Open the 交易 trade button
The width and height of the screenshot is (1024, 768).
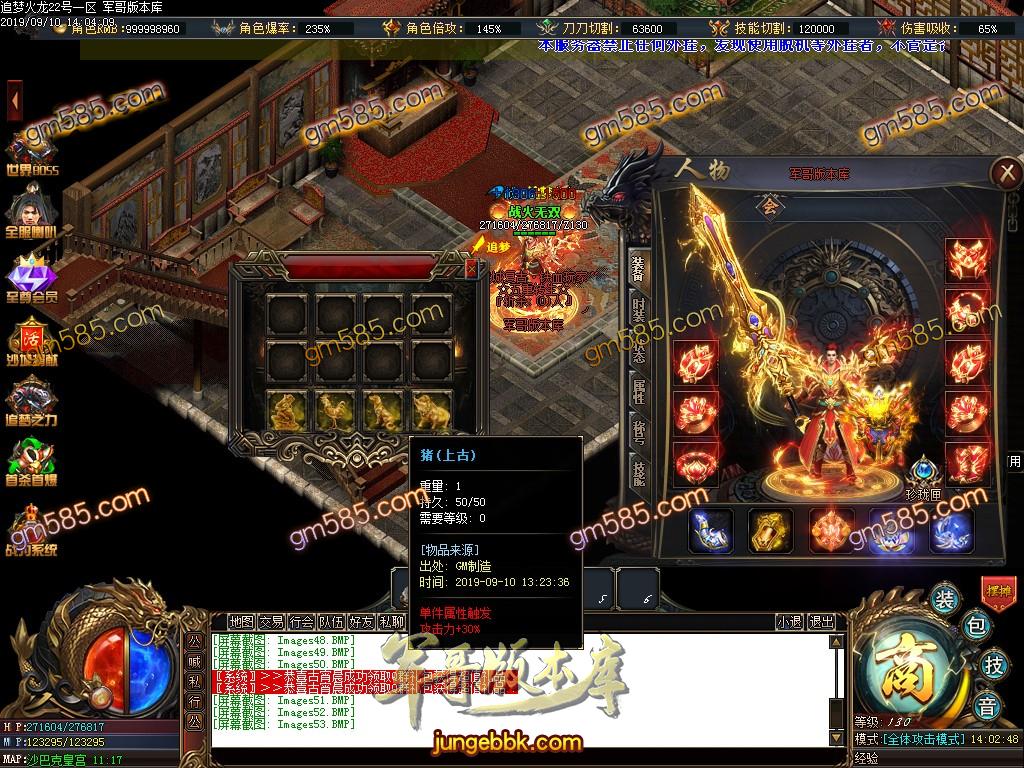271,621
